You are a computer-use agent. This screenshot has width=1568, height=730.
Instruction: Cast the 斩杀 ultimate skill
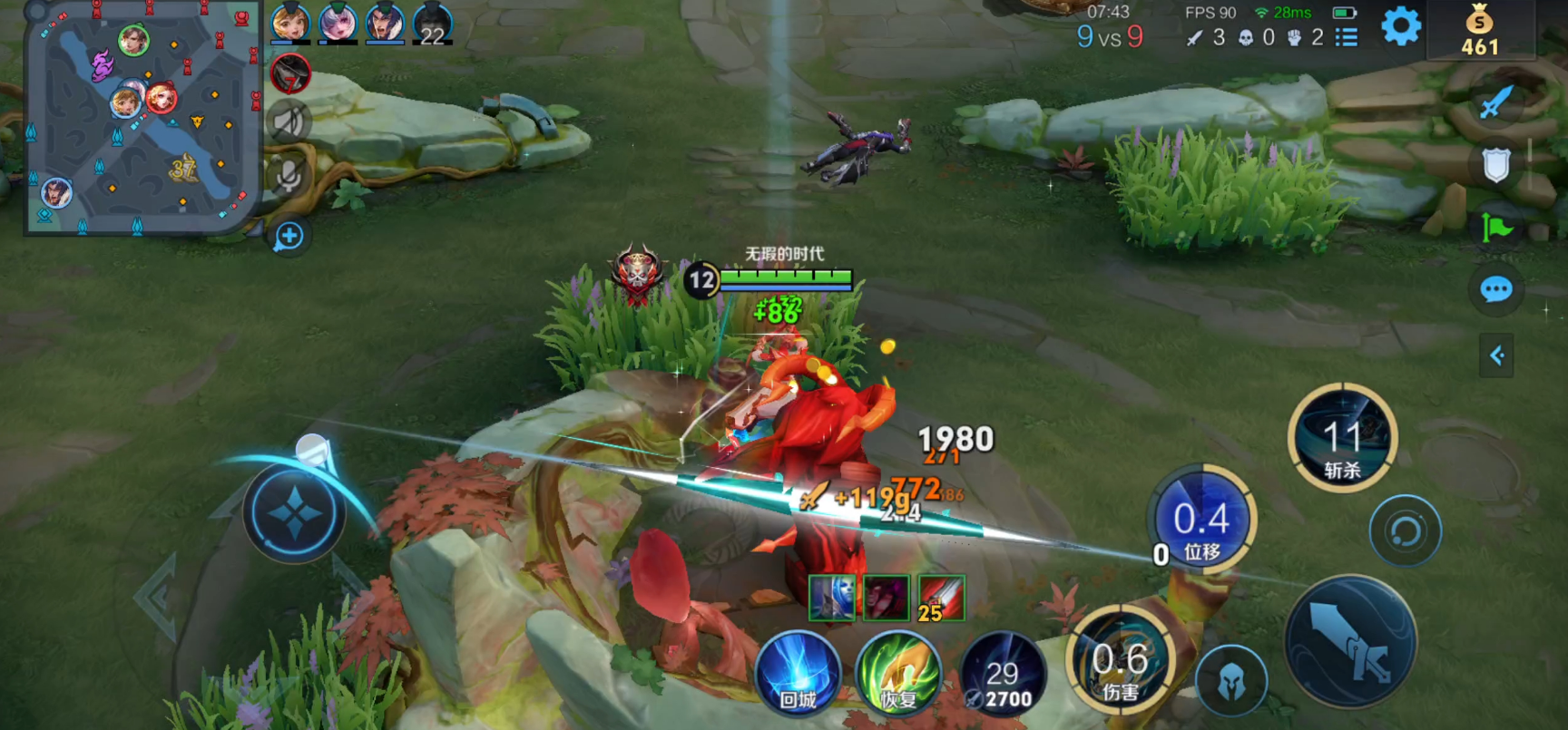tap(1342, 439)
